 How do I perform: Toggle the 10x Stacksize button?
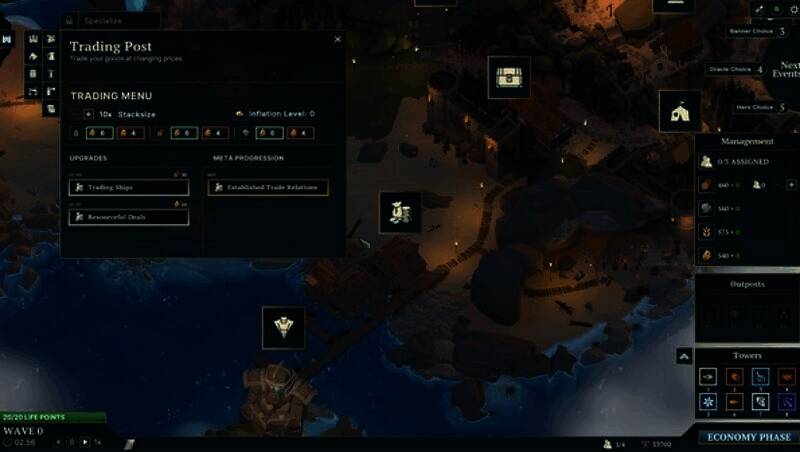pyautogui.click(x=89, y=114)
